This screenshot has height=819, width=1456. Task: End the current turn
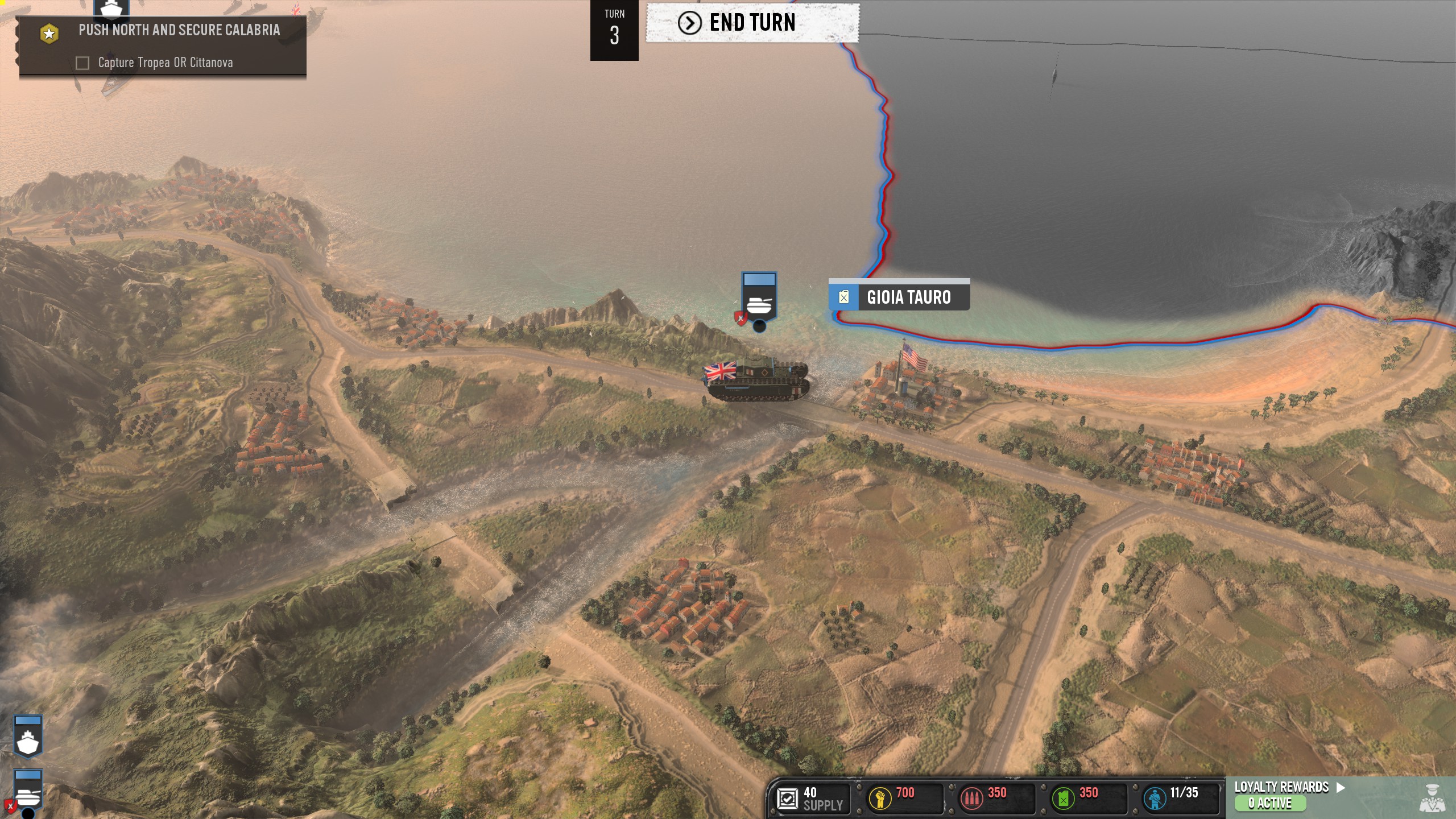[752, 23]
